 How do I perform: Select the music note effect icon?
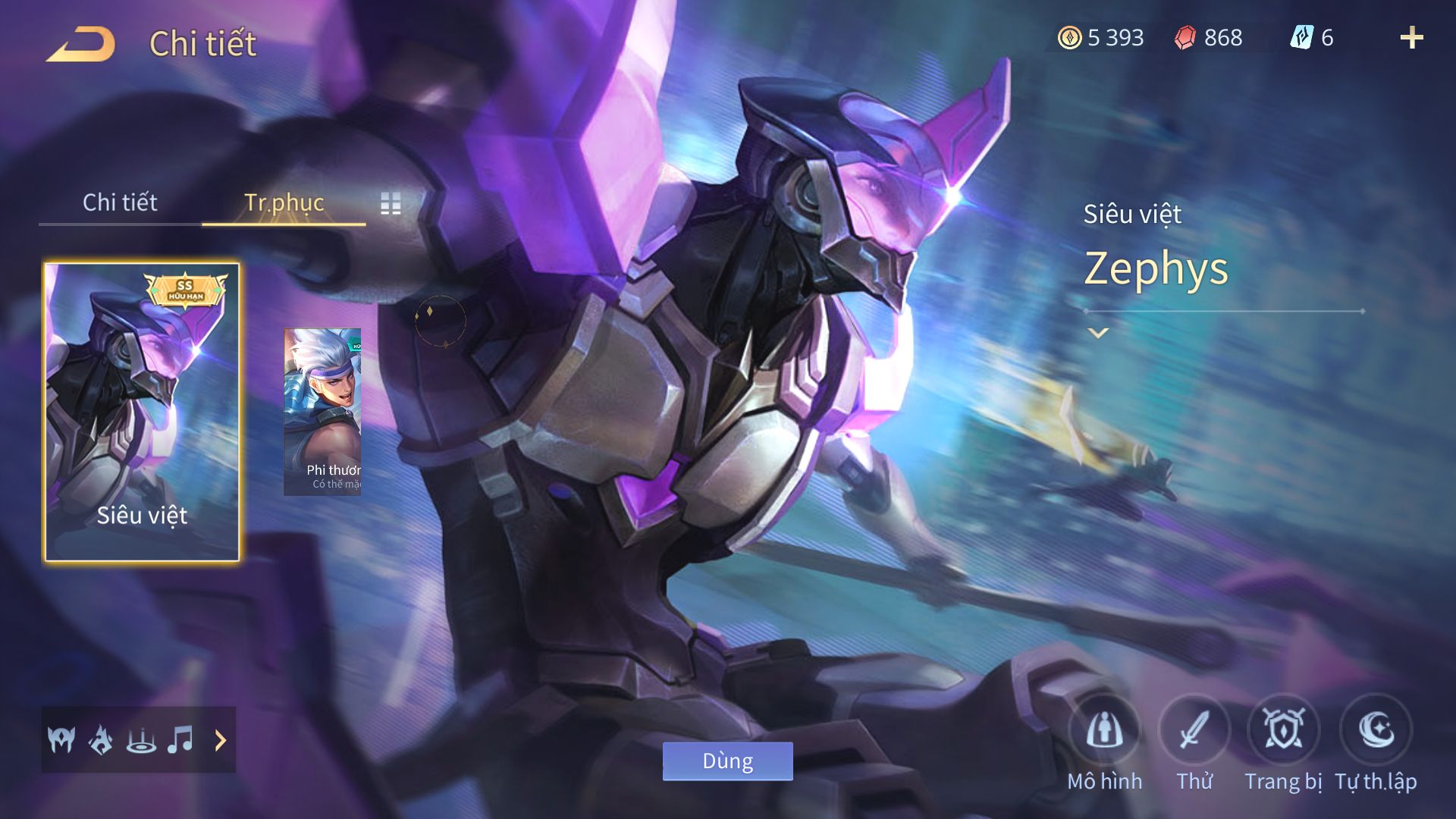pyautogui.click(x=180, y=739)
